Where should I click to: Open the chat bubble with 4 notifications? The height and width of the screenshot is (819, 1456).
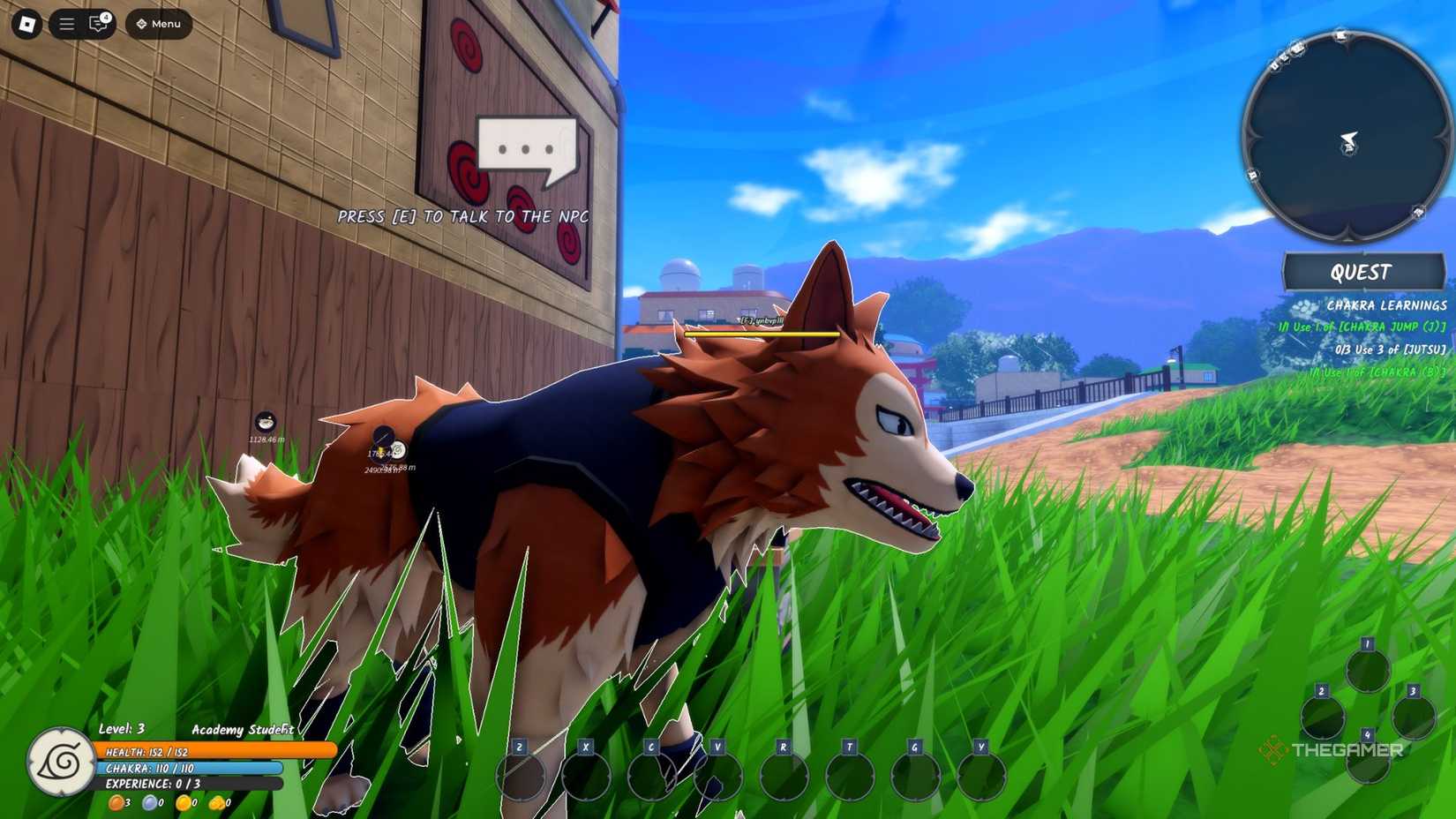pos(97,25)
